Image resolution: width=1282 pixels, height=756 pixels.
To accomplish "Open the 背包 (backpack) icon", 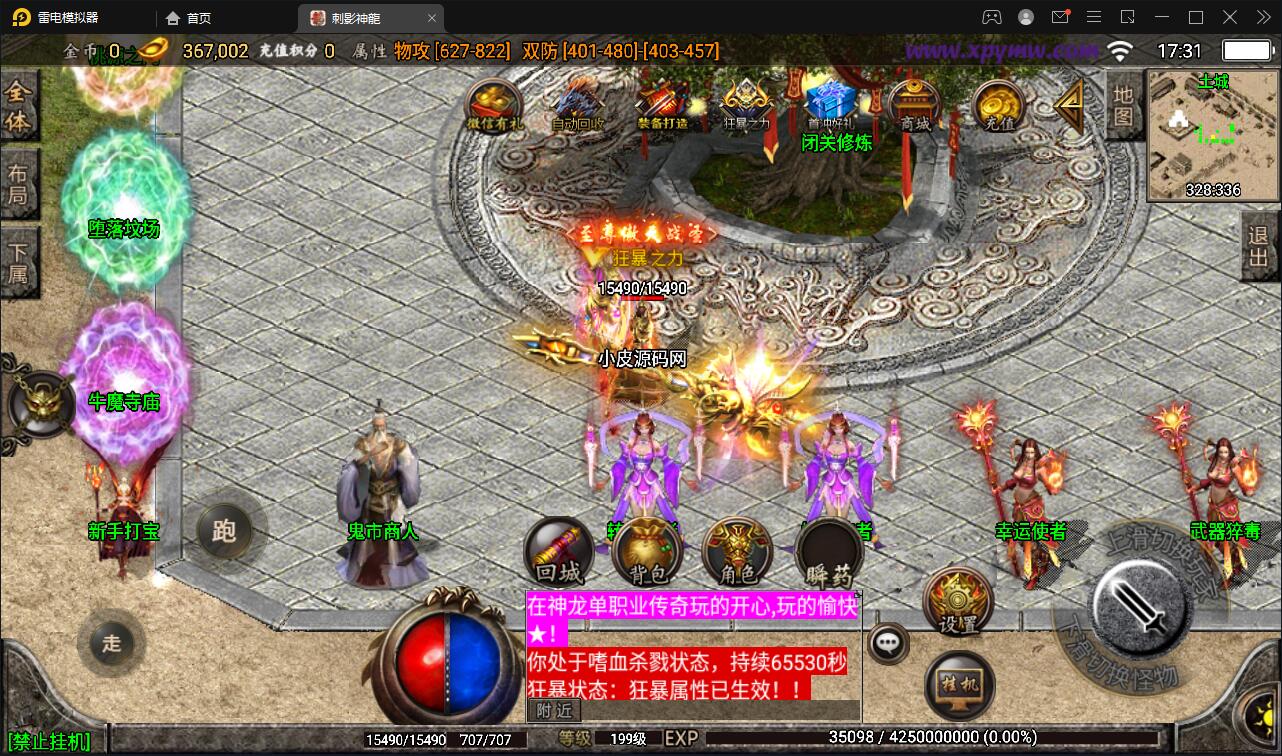I will click(x=648, y=552).
